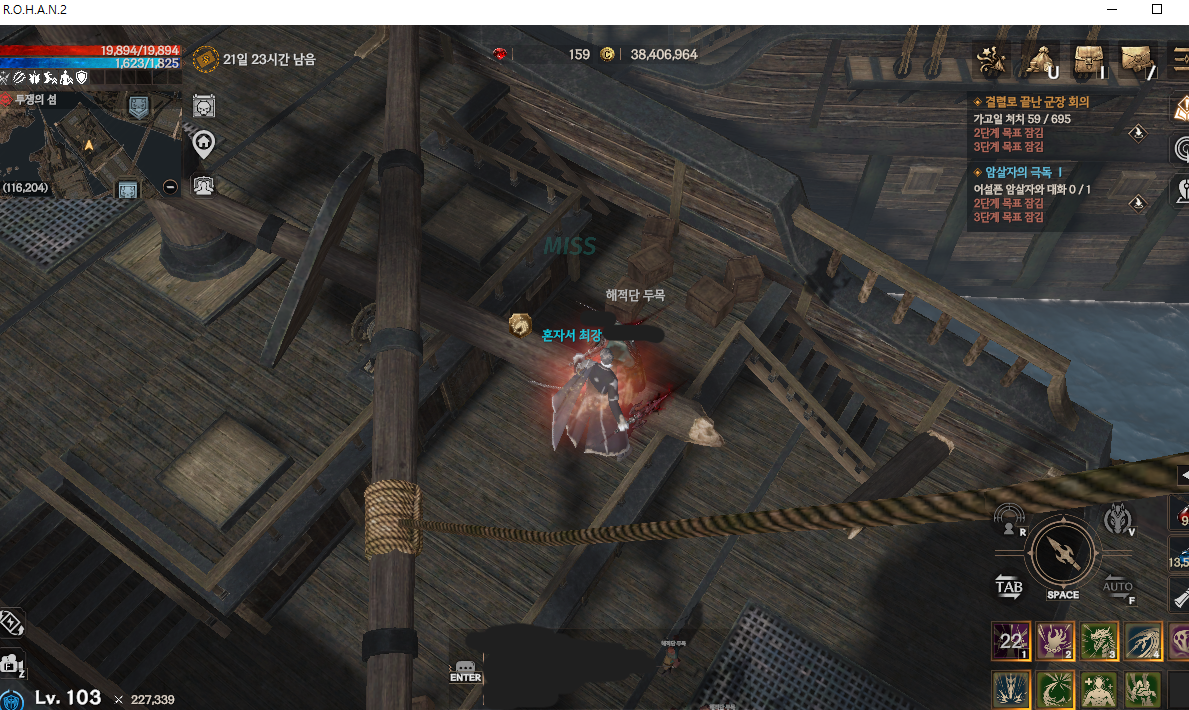Open the mail envelope icon
1189x710 pixels.
coord(1137,60)
